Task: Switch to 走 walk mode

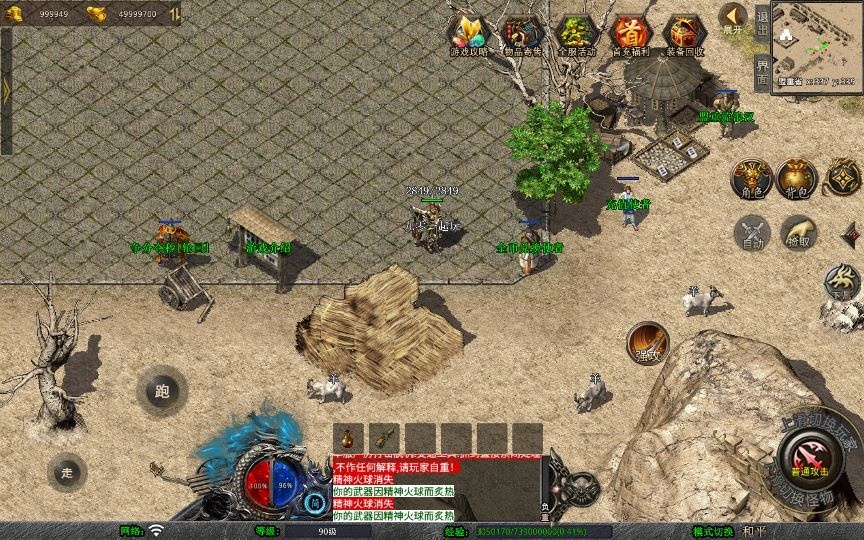Action: point(67,472)
